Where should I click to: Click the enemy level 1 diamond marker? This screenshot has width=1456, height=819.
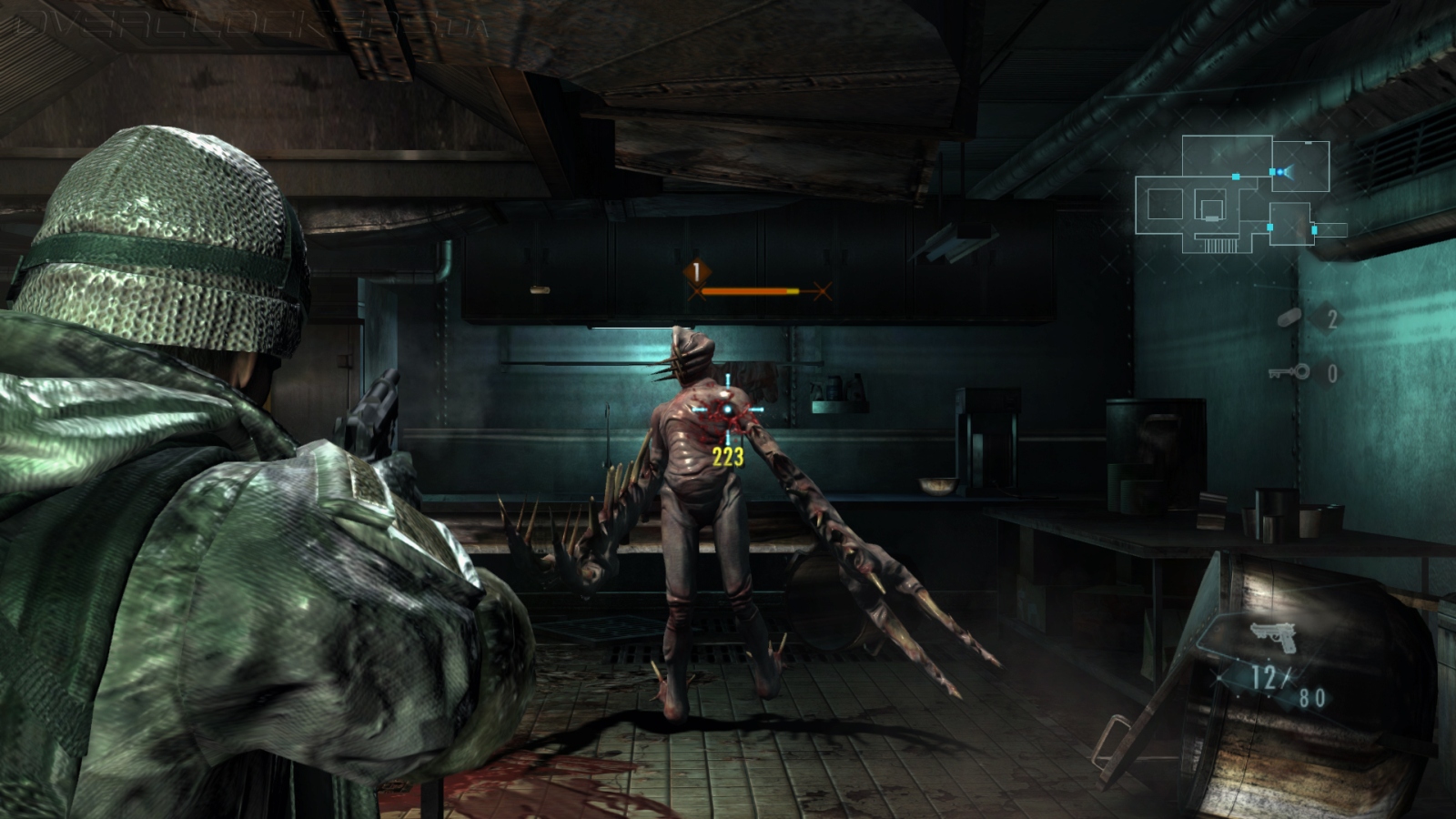(697, 271)
